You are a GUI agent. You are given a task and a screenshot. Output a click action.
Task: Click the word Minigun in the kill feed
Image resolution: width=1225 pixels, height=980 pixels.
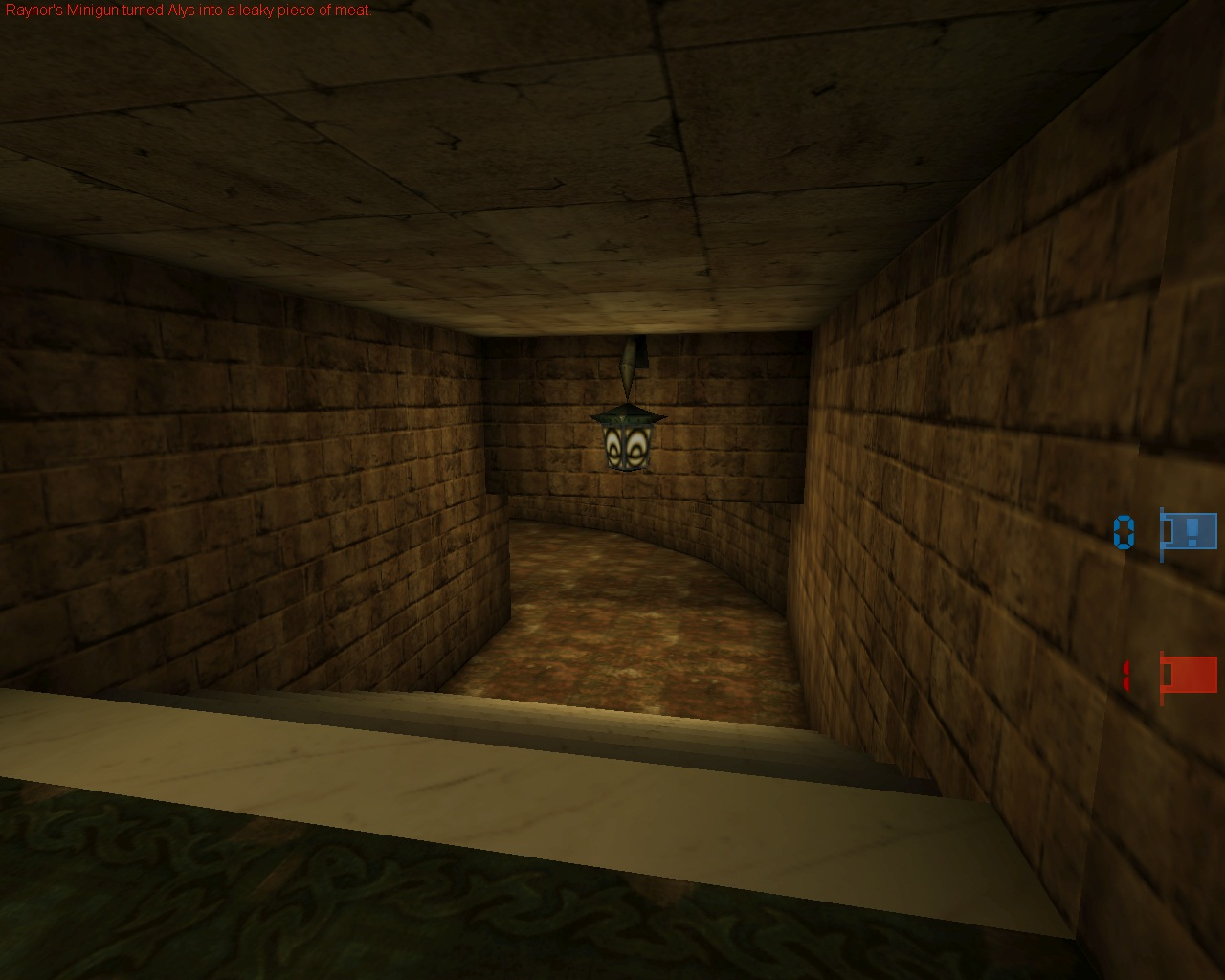pos(92,9)
